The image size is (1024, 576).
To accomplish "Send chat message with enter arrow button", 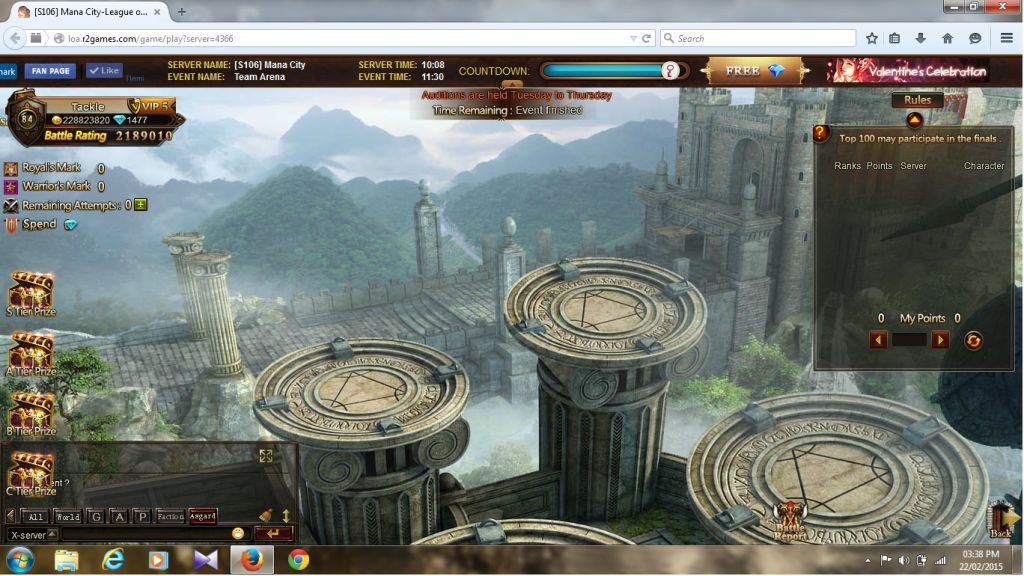I will point(273,534).
